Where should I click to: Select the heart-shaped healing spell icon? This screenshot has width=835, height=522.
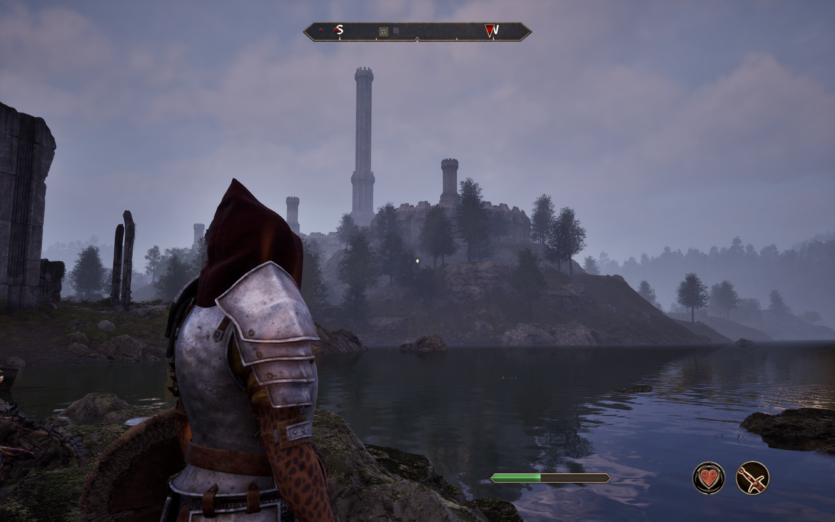709,477
